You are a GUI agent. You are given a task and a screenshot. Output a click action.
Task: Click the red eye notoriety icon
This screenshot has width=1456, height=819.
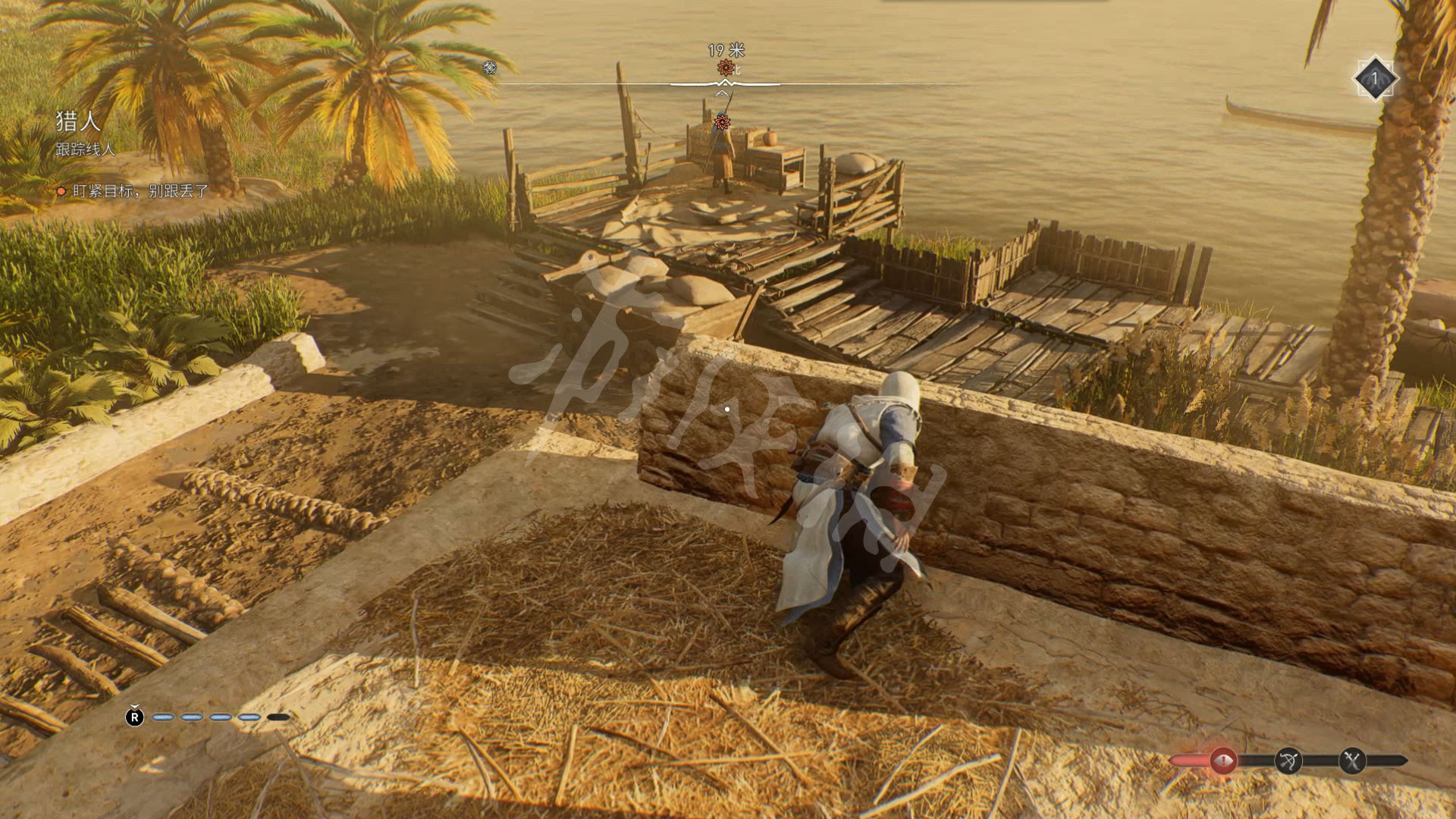pyautogui.click(x=1222, y=760)
